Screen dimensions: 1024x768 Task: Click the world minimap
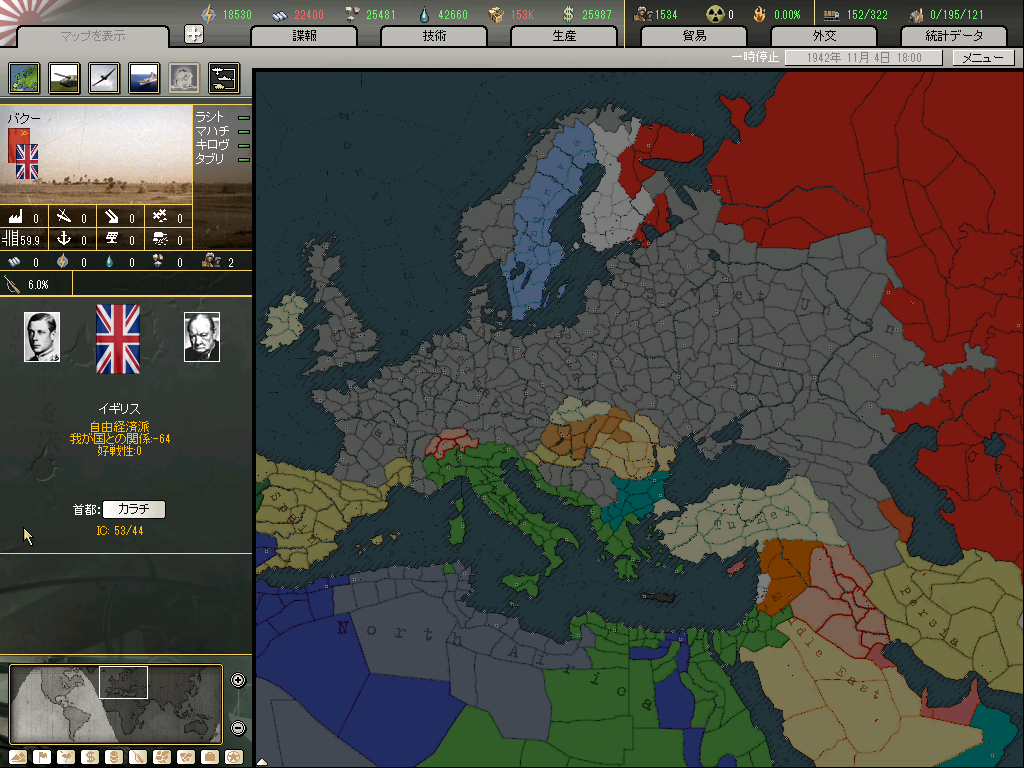(x=115, y=702)
